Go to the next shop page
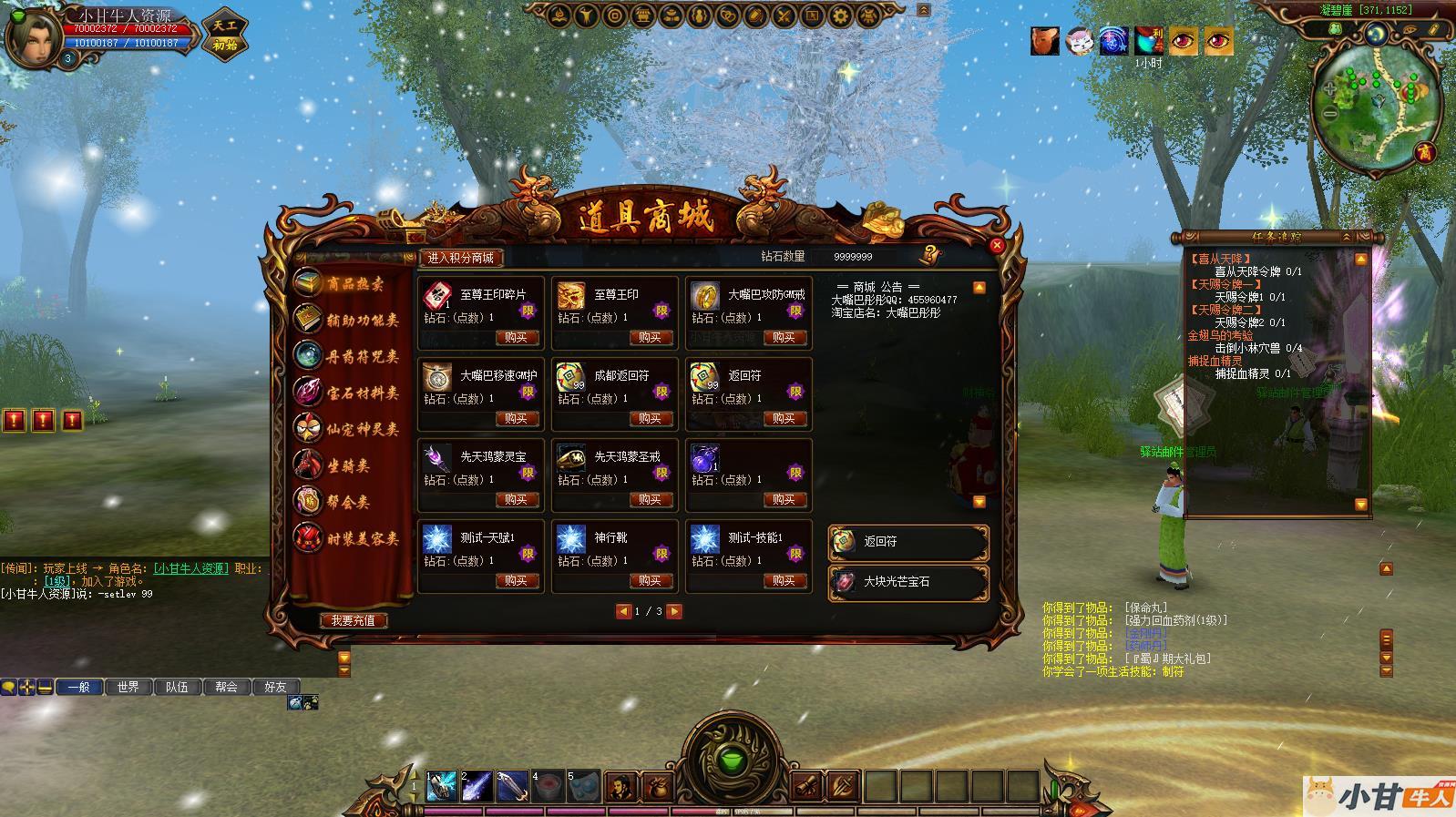 (x=675, y=611)
